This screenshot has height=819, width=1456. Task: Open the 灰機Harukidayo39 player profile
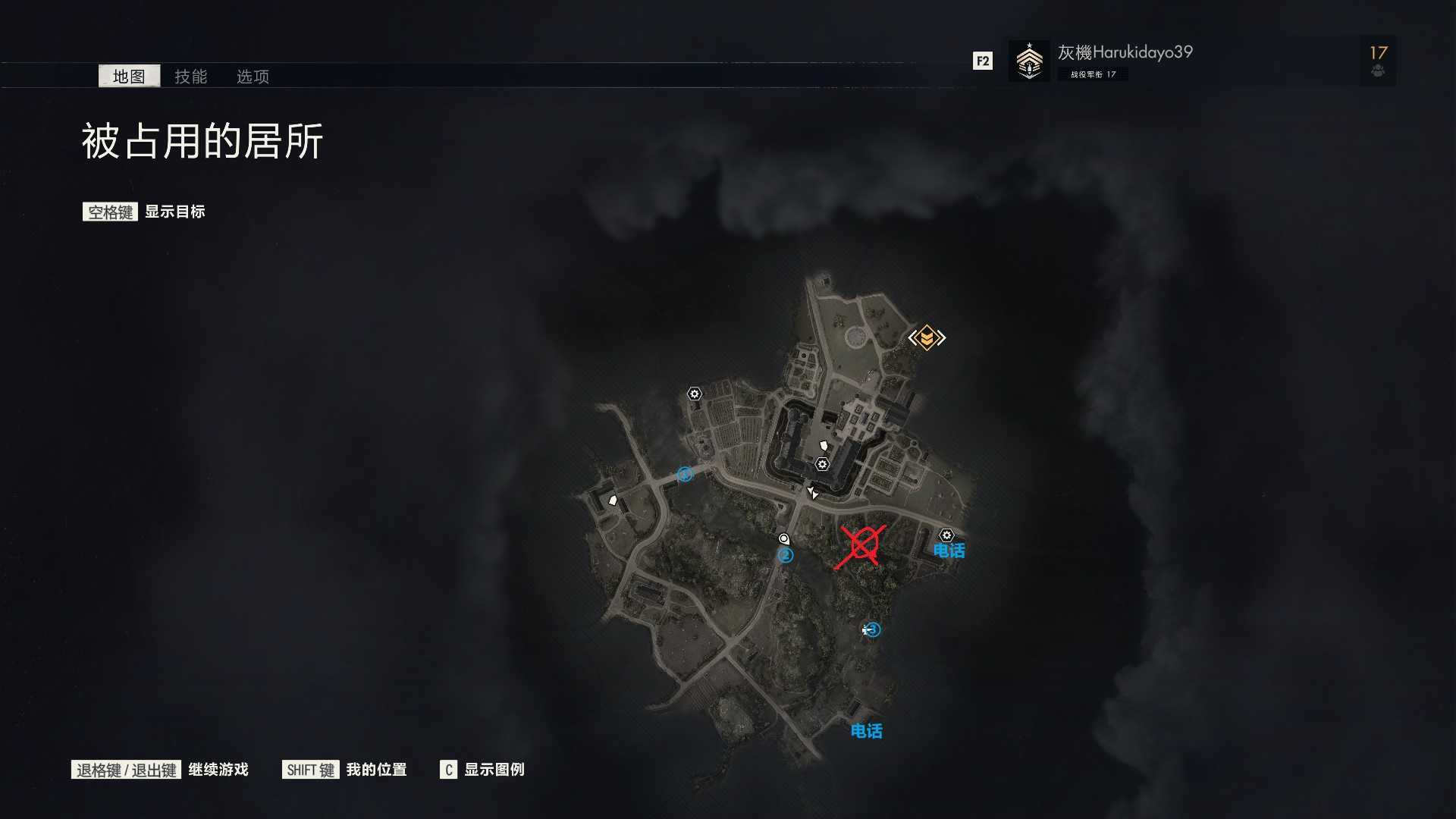[1124, 52]
